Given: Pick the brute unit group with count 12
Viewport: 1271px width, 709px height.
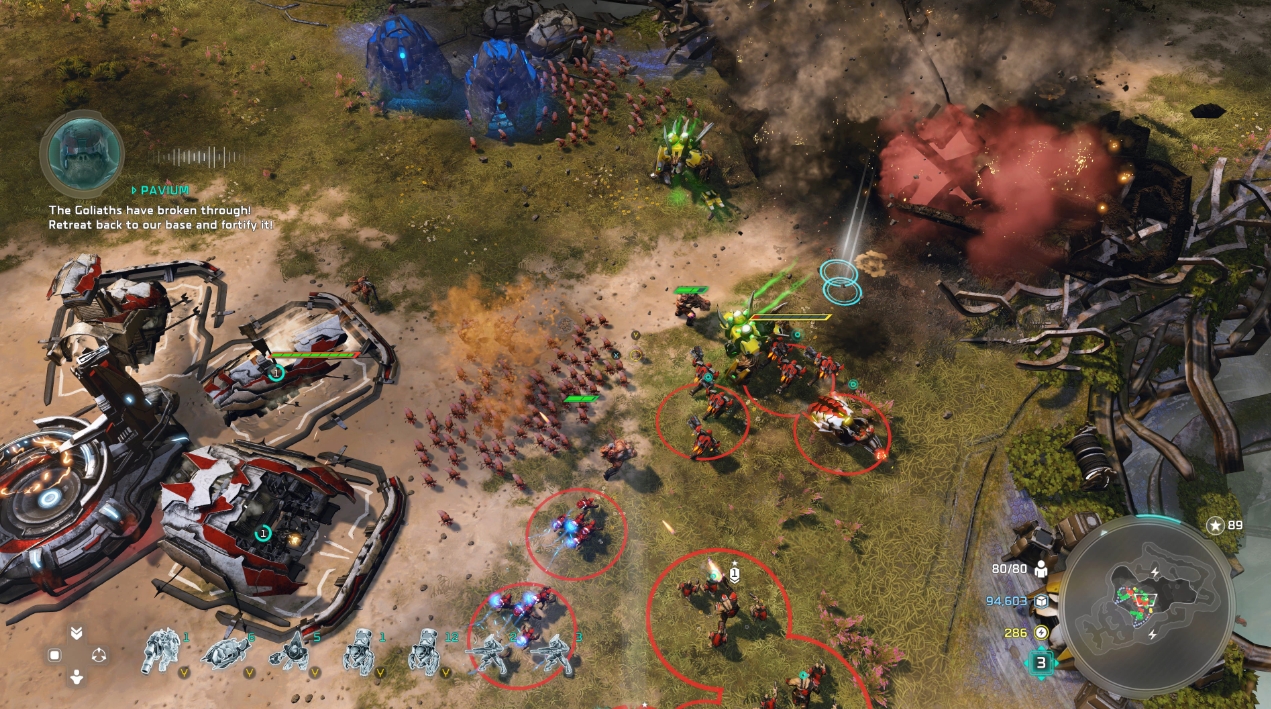Looking at the screenshot, I should click(424, 651).
